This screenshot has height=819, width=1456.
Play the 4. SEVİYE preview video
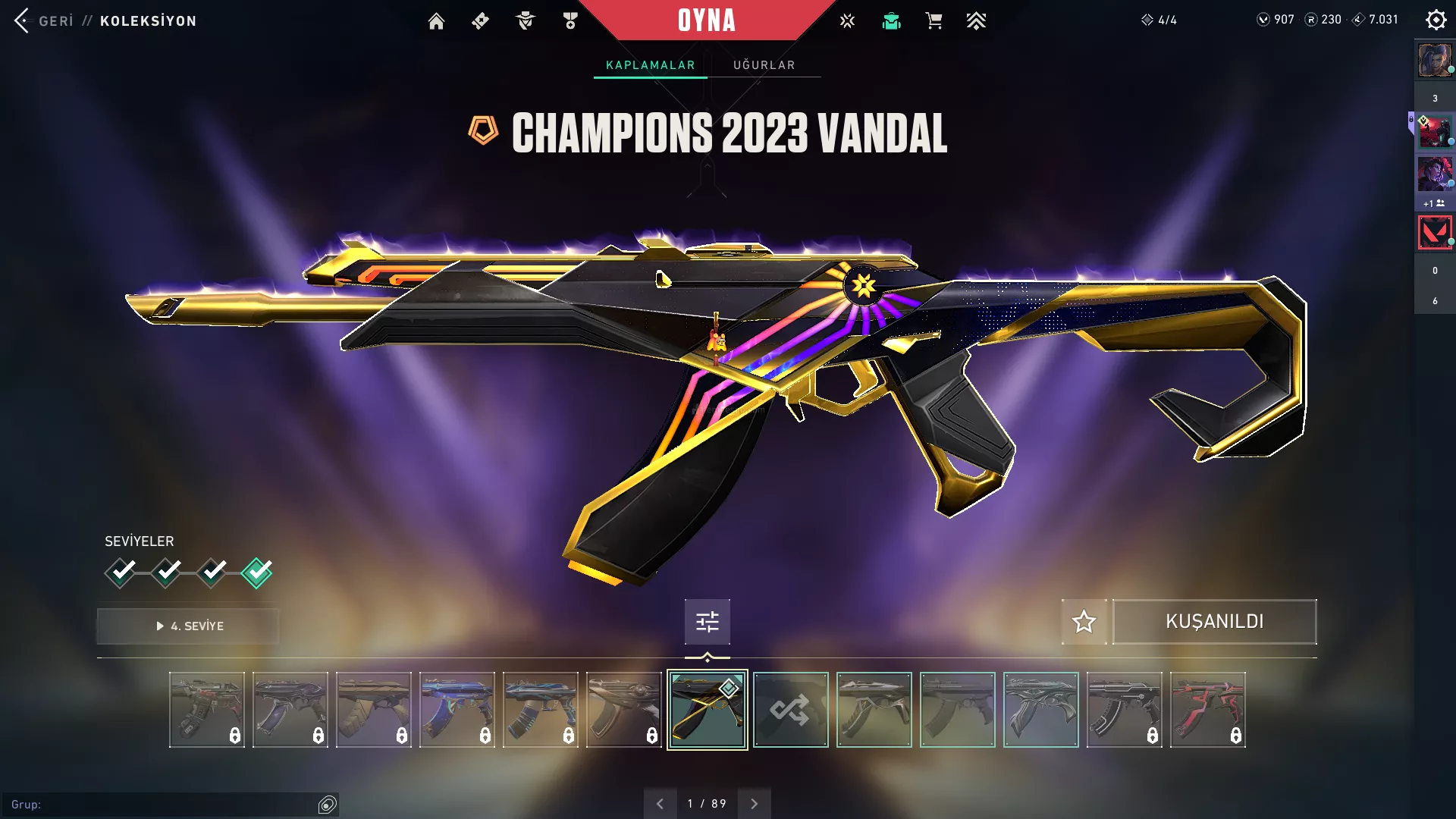coord(188,626)
